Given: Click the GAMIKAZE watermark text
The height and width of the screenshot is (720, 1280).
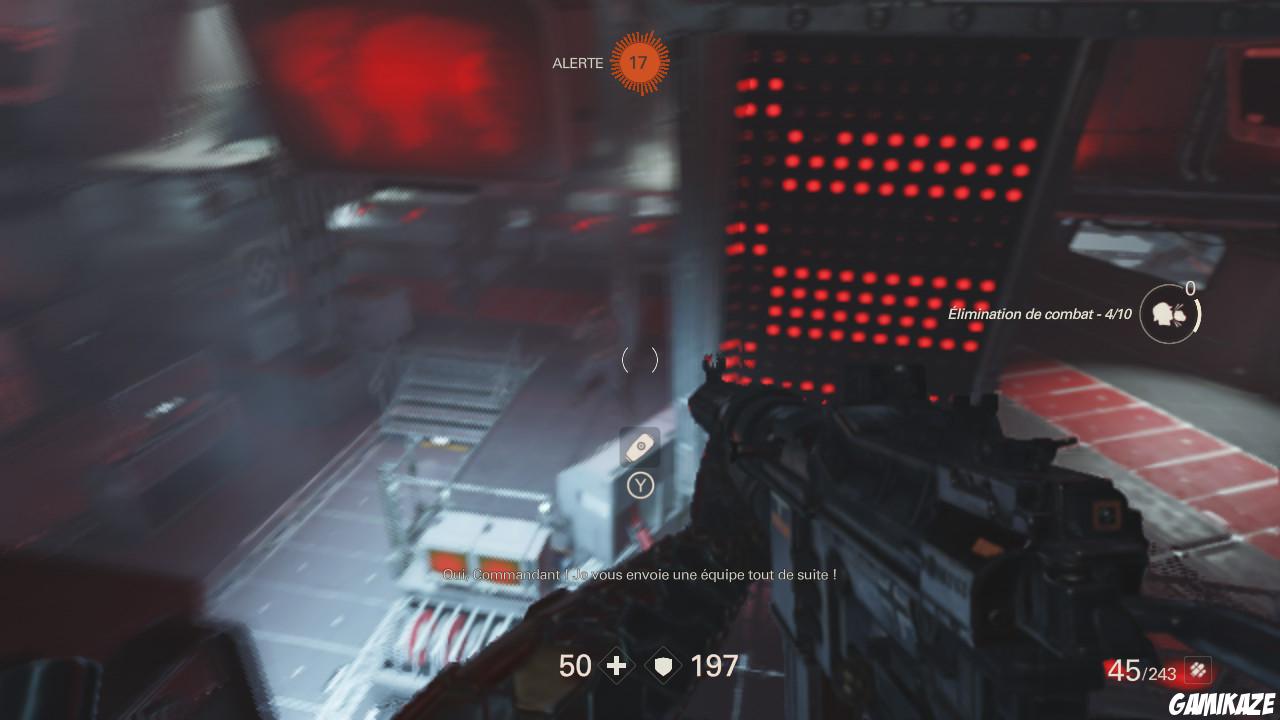Looking at the screenshot, I should click(x=1222, y=700).
